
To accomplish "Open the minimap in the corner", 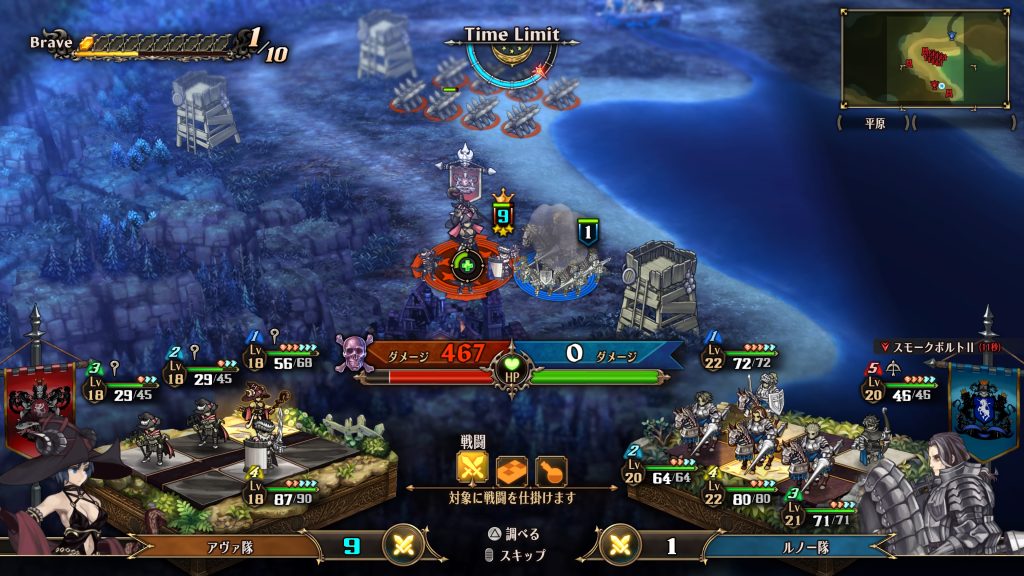I will 925,59.
